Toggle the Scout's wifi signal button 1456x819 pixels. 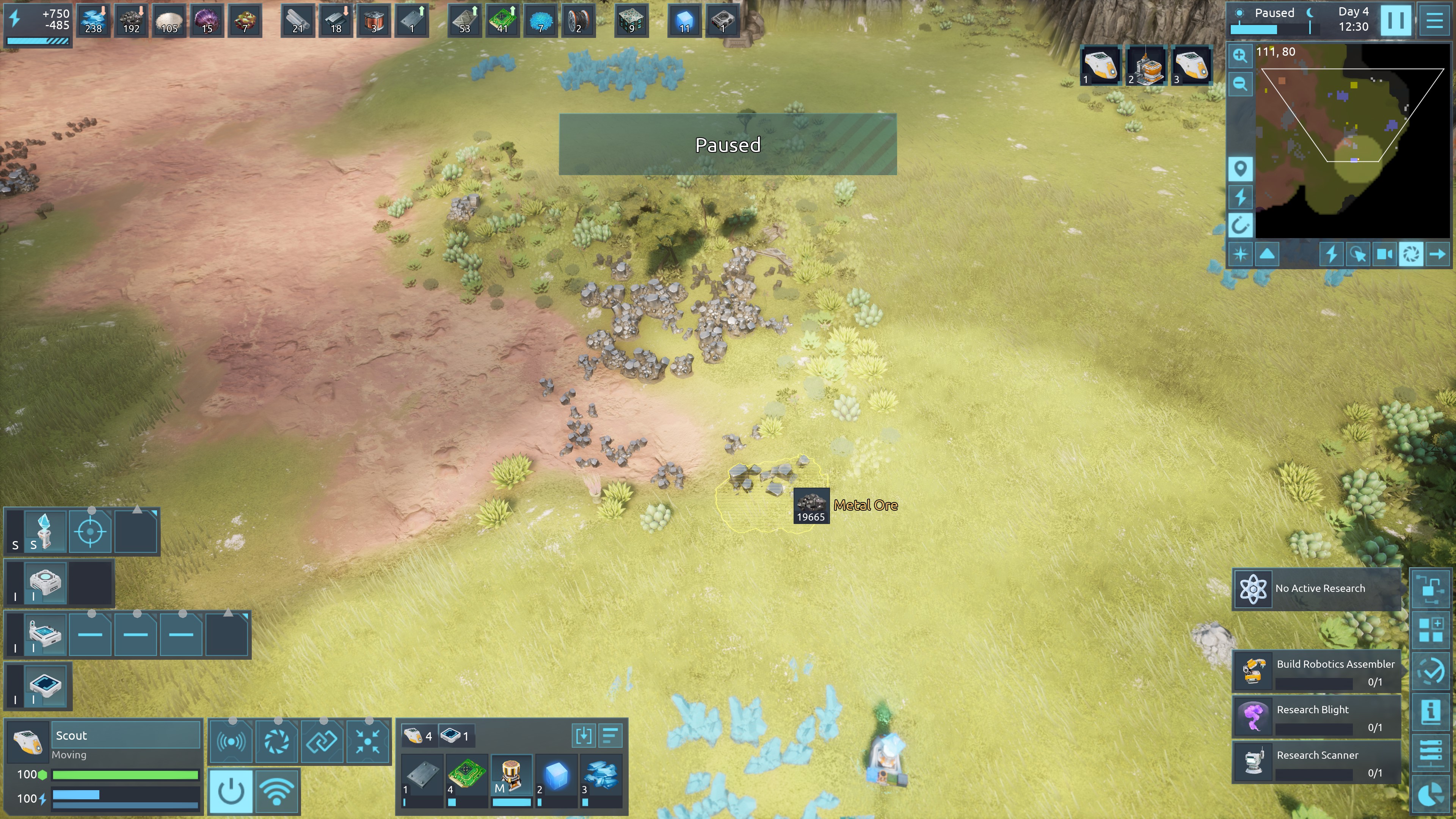(x=276, y=791)
